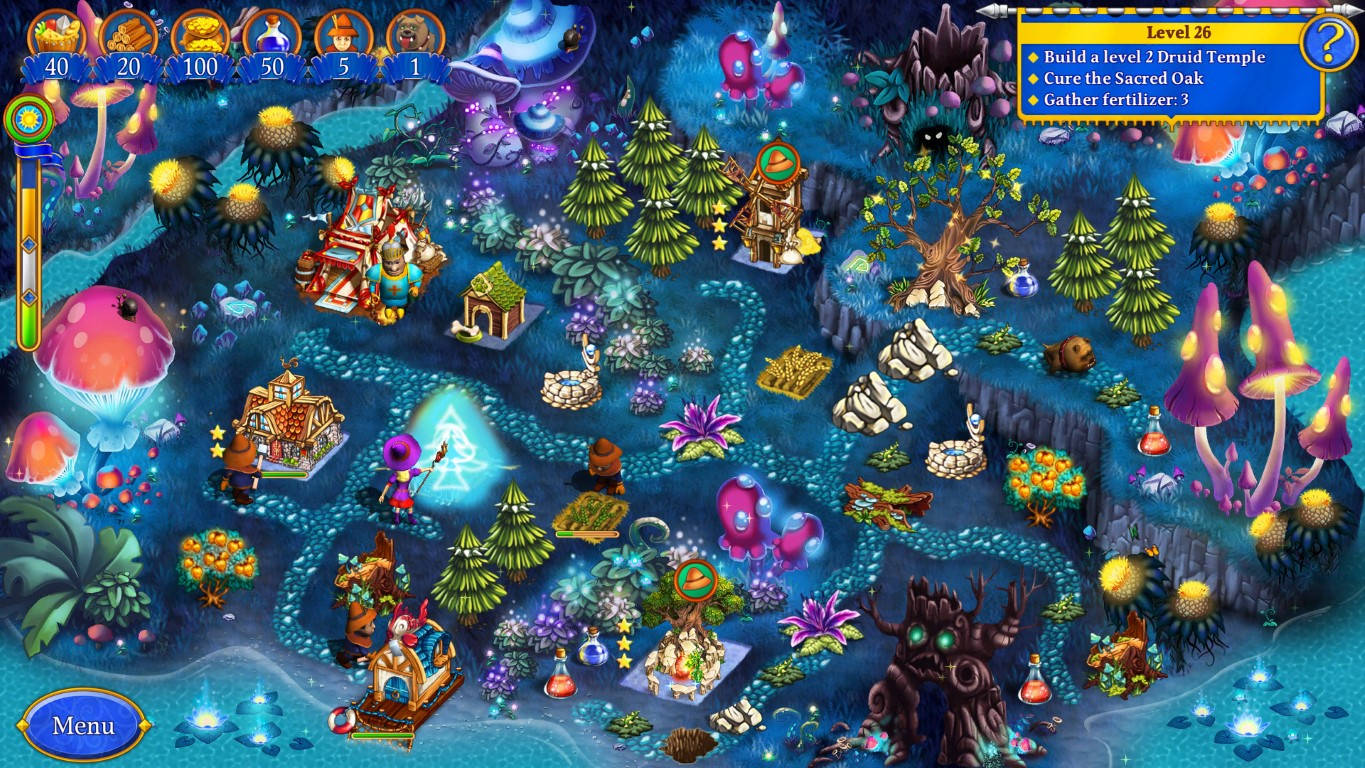Select the wood logs resource counter icon
This screenshot has width=1365, height=768.
tap(127, 31)
